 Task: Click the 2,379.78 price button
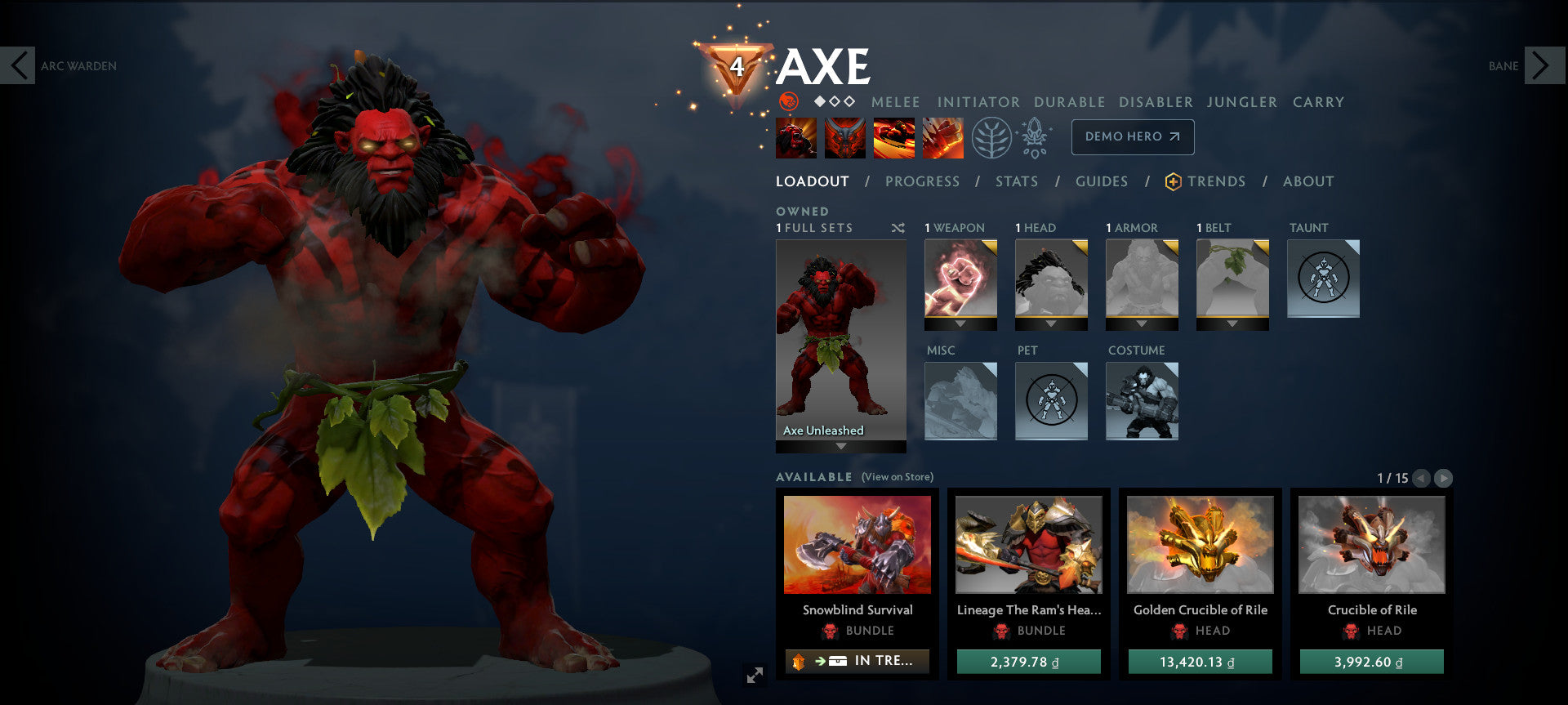pyautogui.click(x=1028, y=662)
